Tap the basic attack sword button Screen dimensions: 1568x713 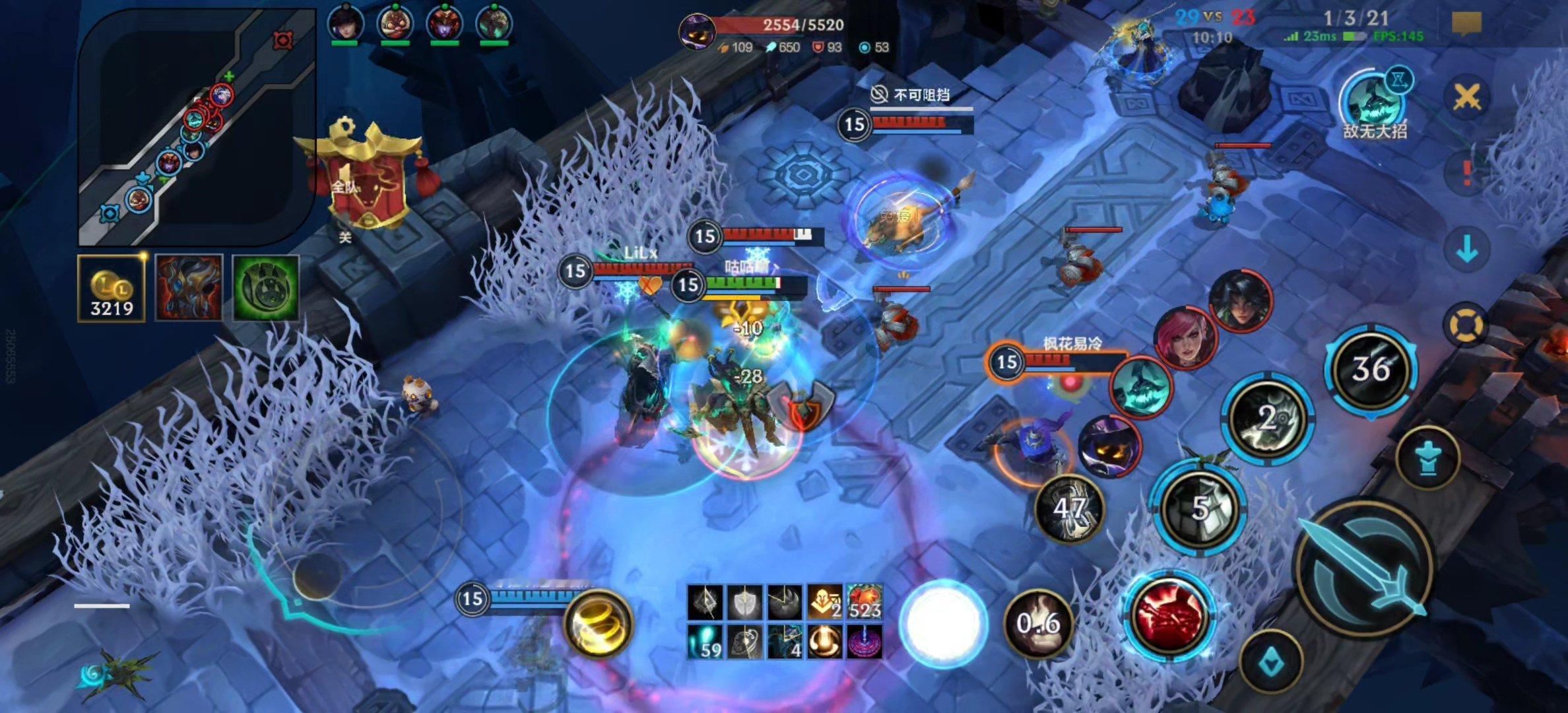click(1365, 568)
